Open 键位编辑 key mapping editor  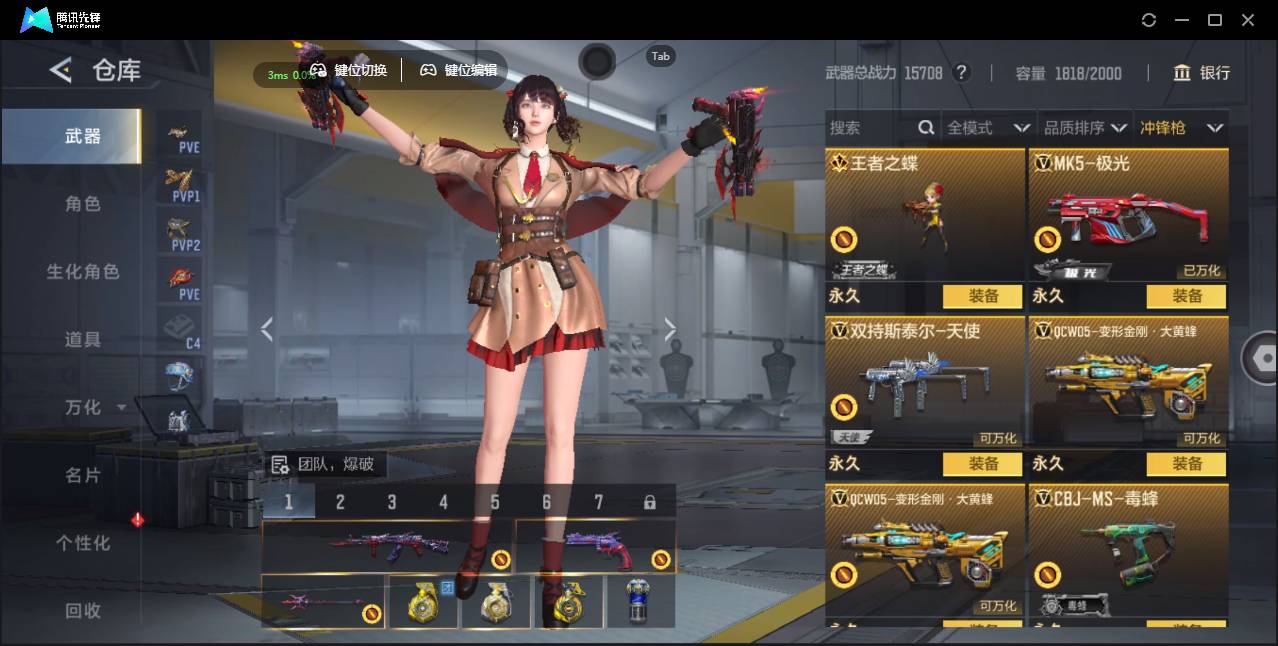coord(459,70)
